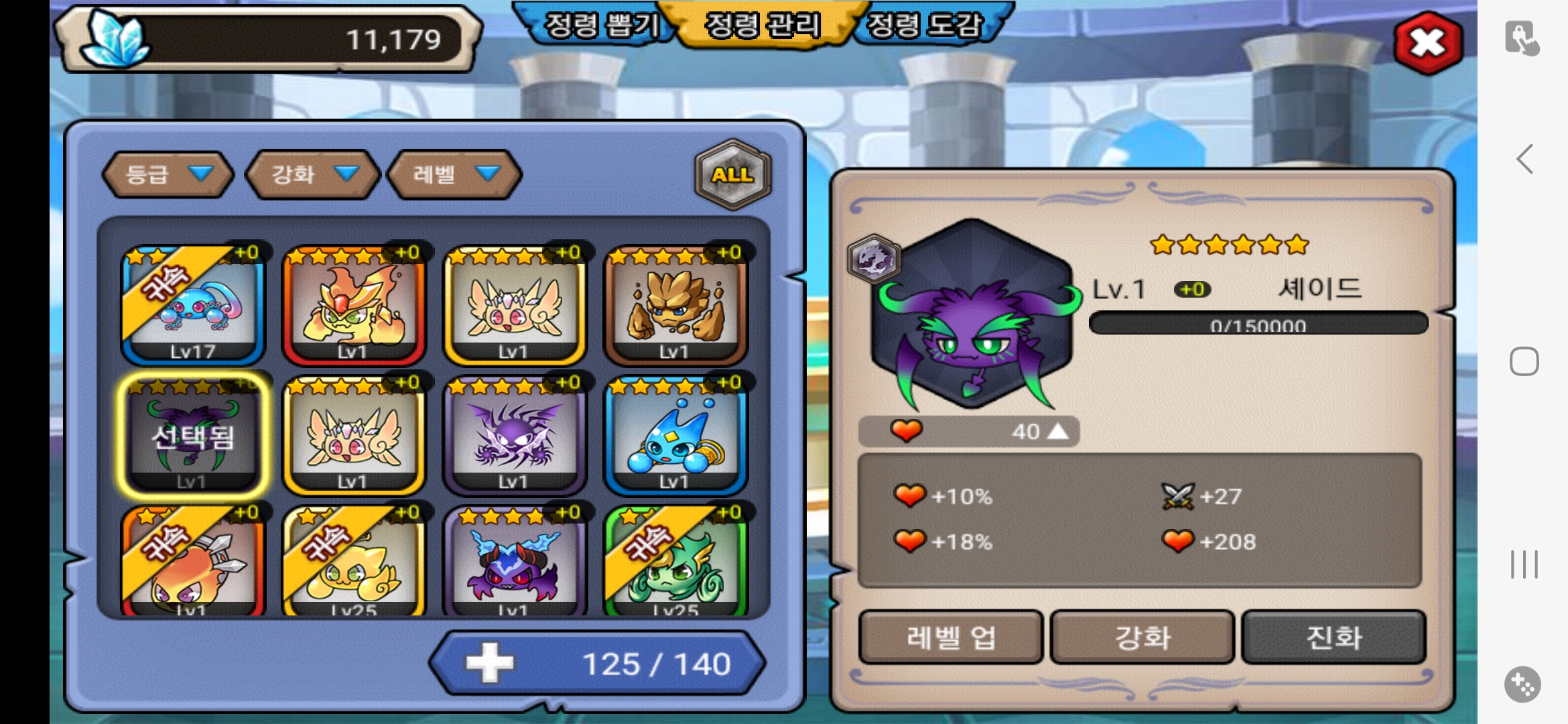Image resolution: width=1568 pixels, height=724 pixels.
Task: Select the Lv17 blue spider spirit
Action: (x=193, y=305)
